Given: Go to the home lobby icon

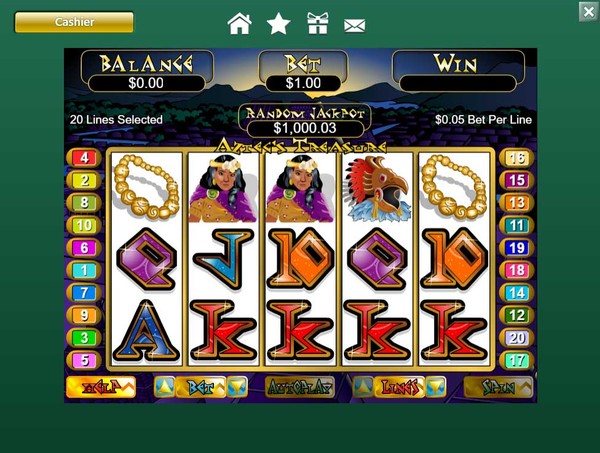Looking at the screenshot, I should [x=239, y=23].
